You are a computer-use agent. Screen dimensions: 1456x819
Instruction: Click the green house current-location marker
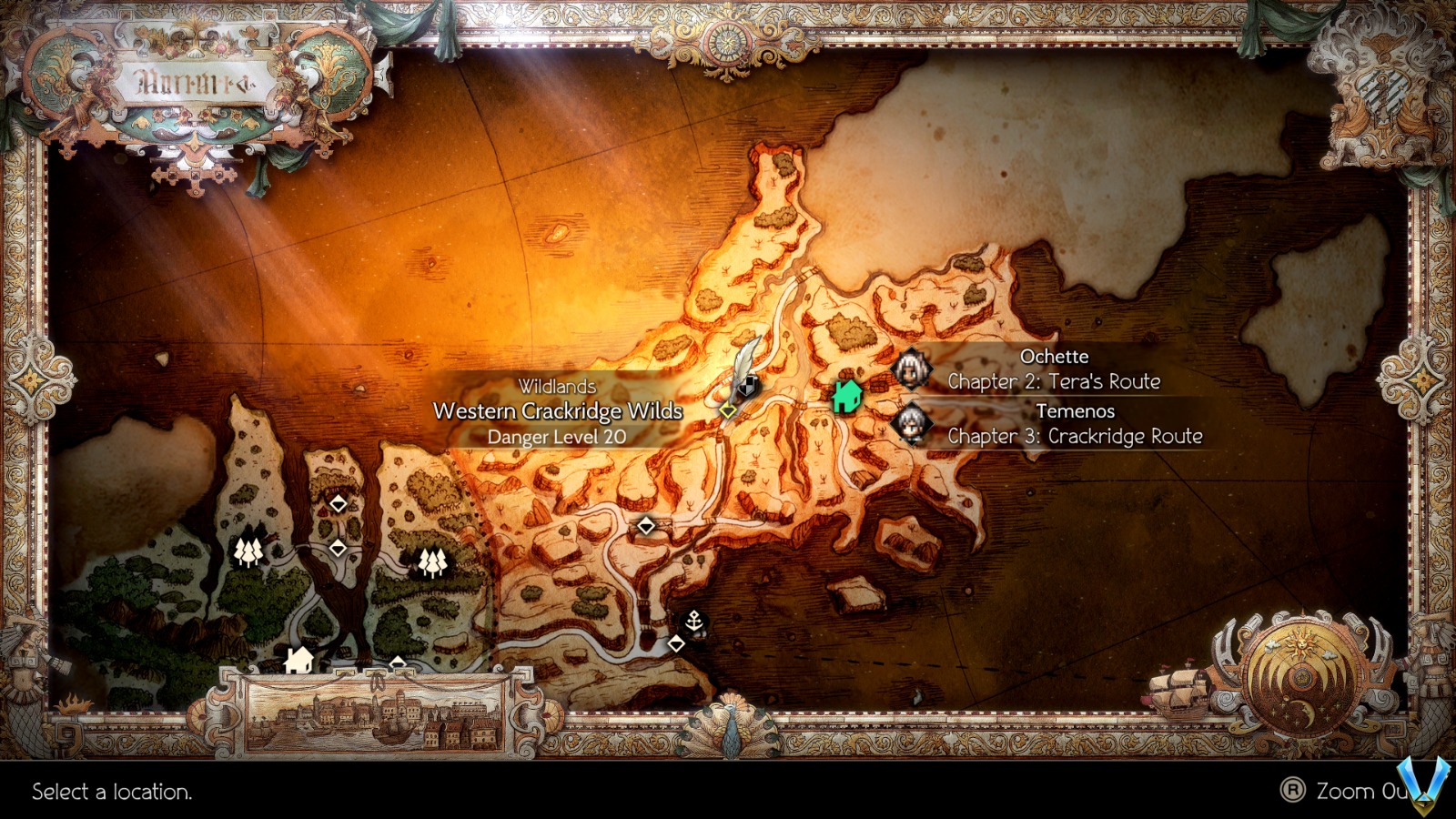[848, 397]
